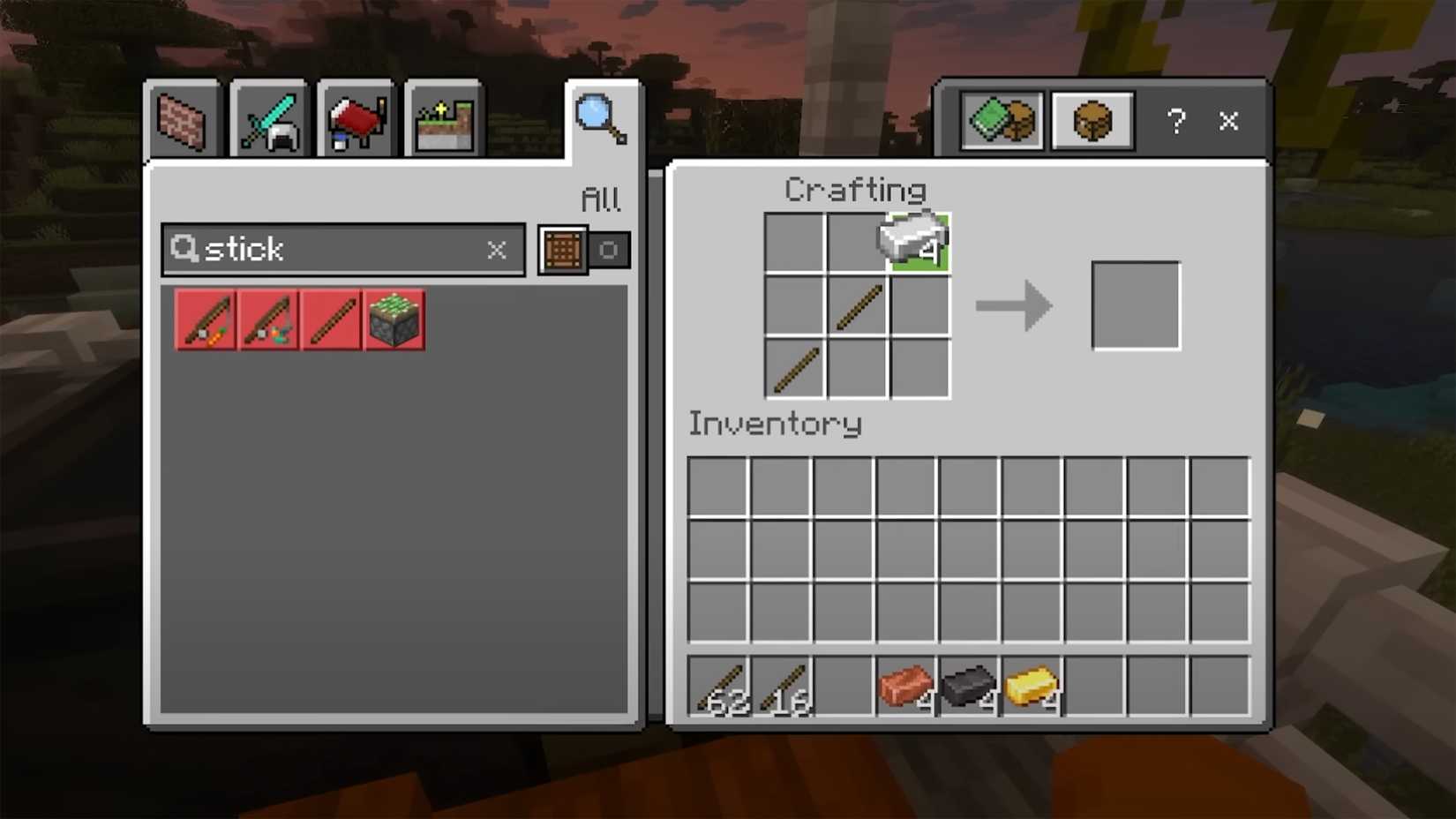This screenshot has height=819, width=1456.
Task: Choose the carrot on a stick recipe
Action: pyautogui.click(x=206, y=320)
